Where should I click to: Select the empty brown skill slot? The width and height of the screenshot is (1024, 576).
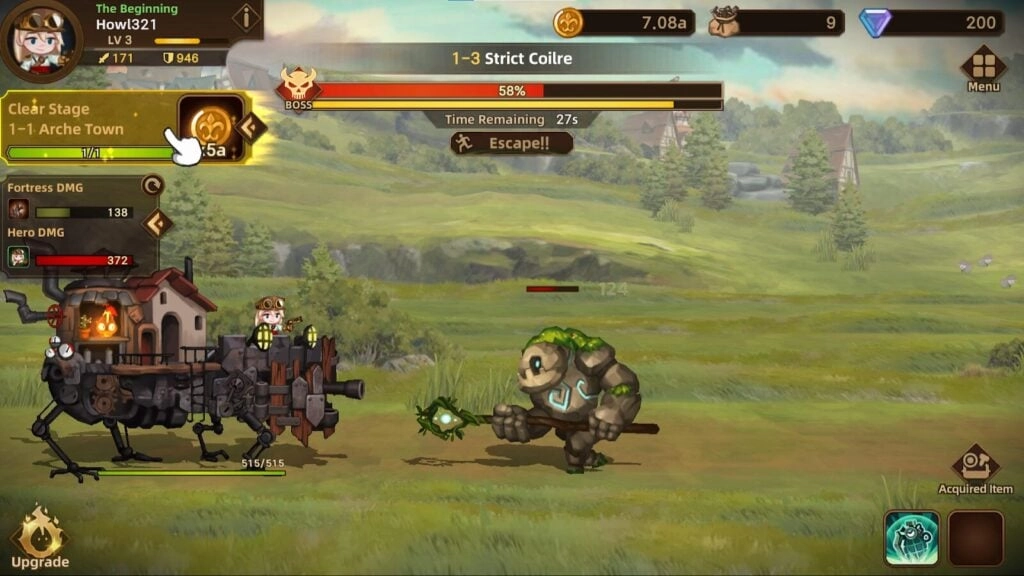click(x=975, y=538)
